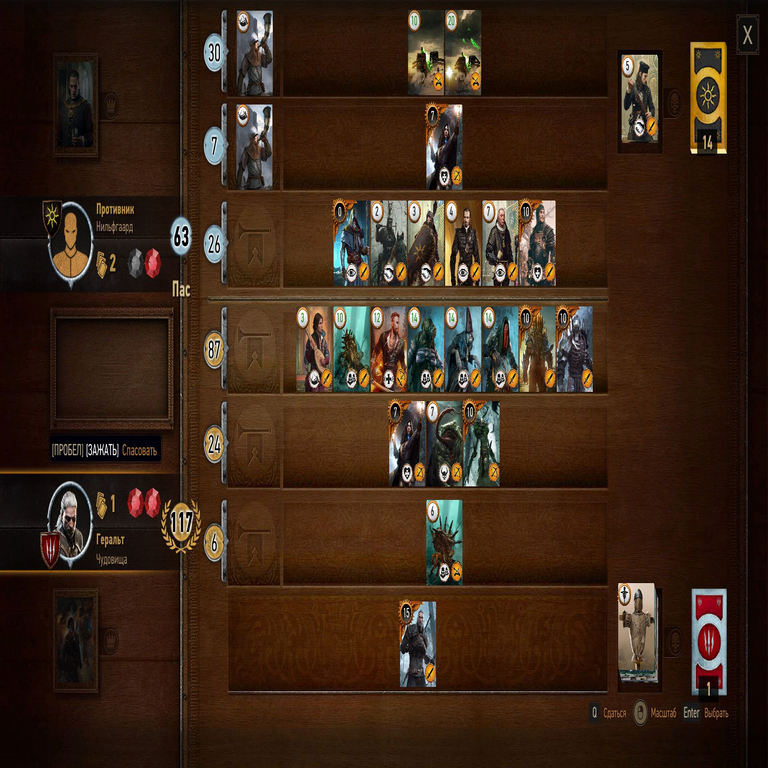Select the bard card with strength 3

(x=314, y=348)
